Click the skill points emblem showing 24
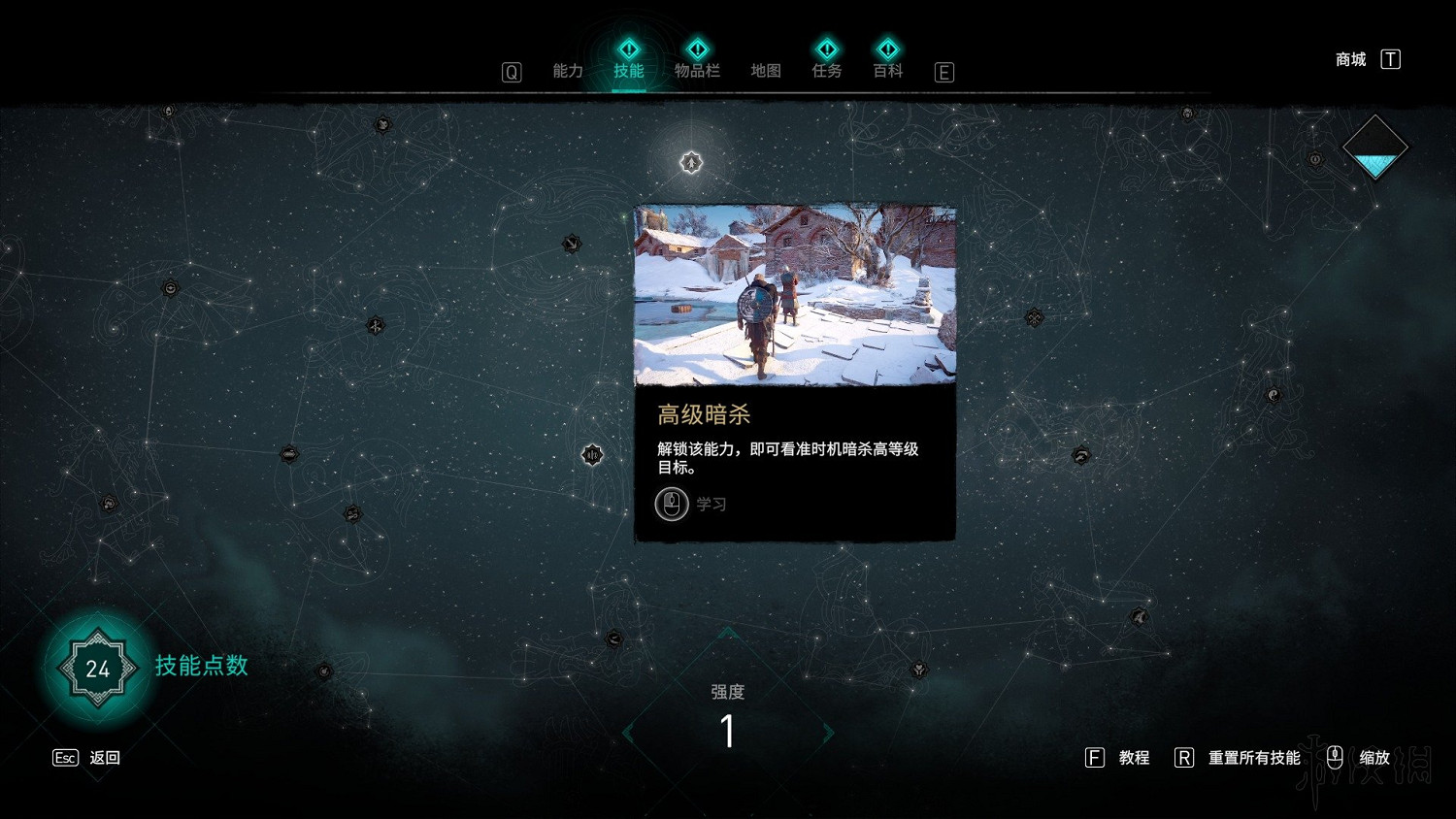Viewport: 1456px width, 819px height. coord(95,668)
